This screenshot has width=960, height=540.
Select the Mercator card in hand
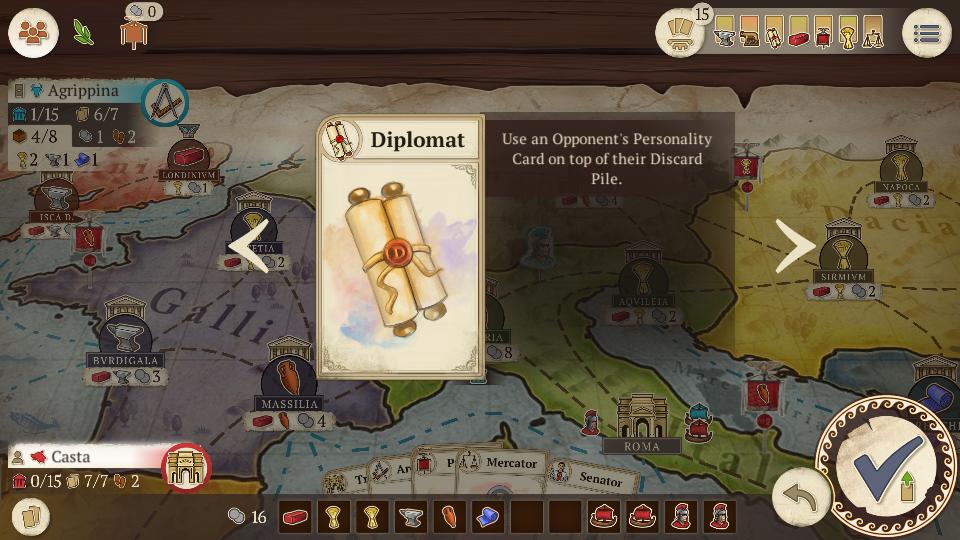click(511, 463)
